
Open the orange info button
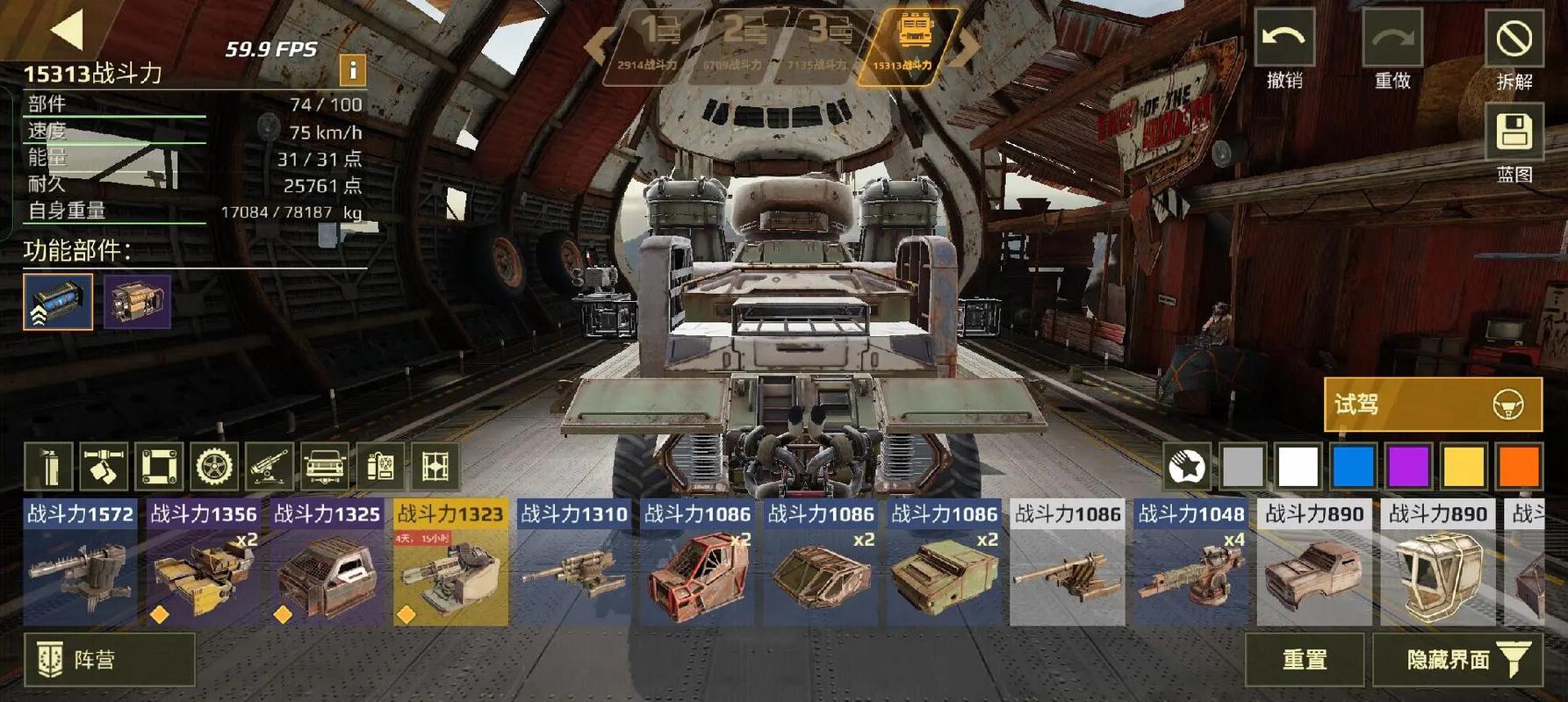coord(352,69)
